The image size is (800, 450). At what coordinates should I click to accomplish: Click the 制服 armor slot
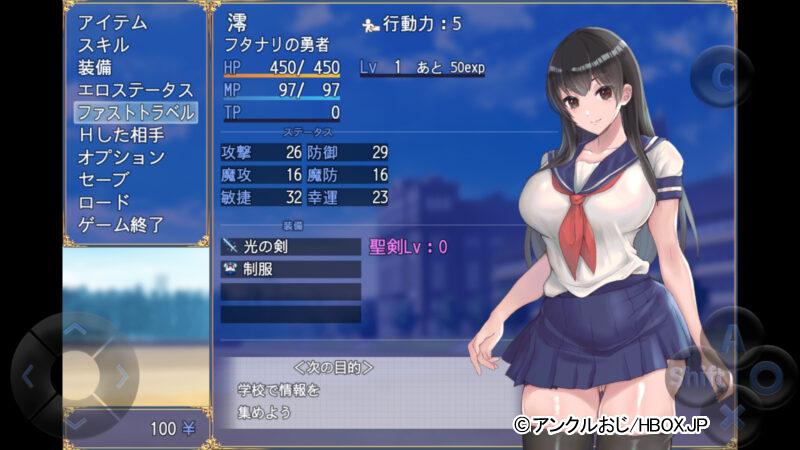click(290, 269)
